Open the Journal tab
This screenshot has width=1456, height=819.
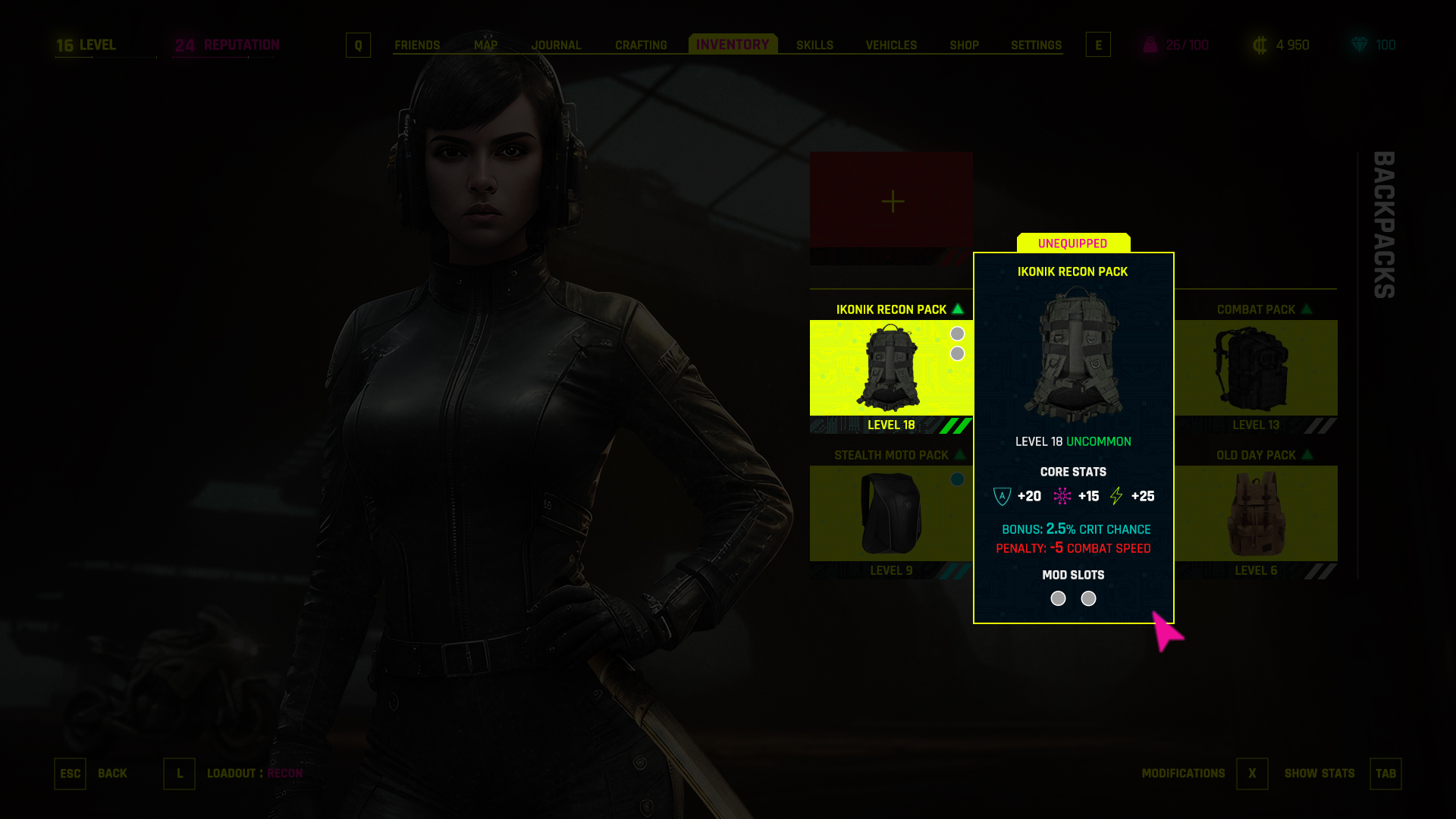(x=556, y=45)
